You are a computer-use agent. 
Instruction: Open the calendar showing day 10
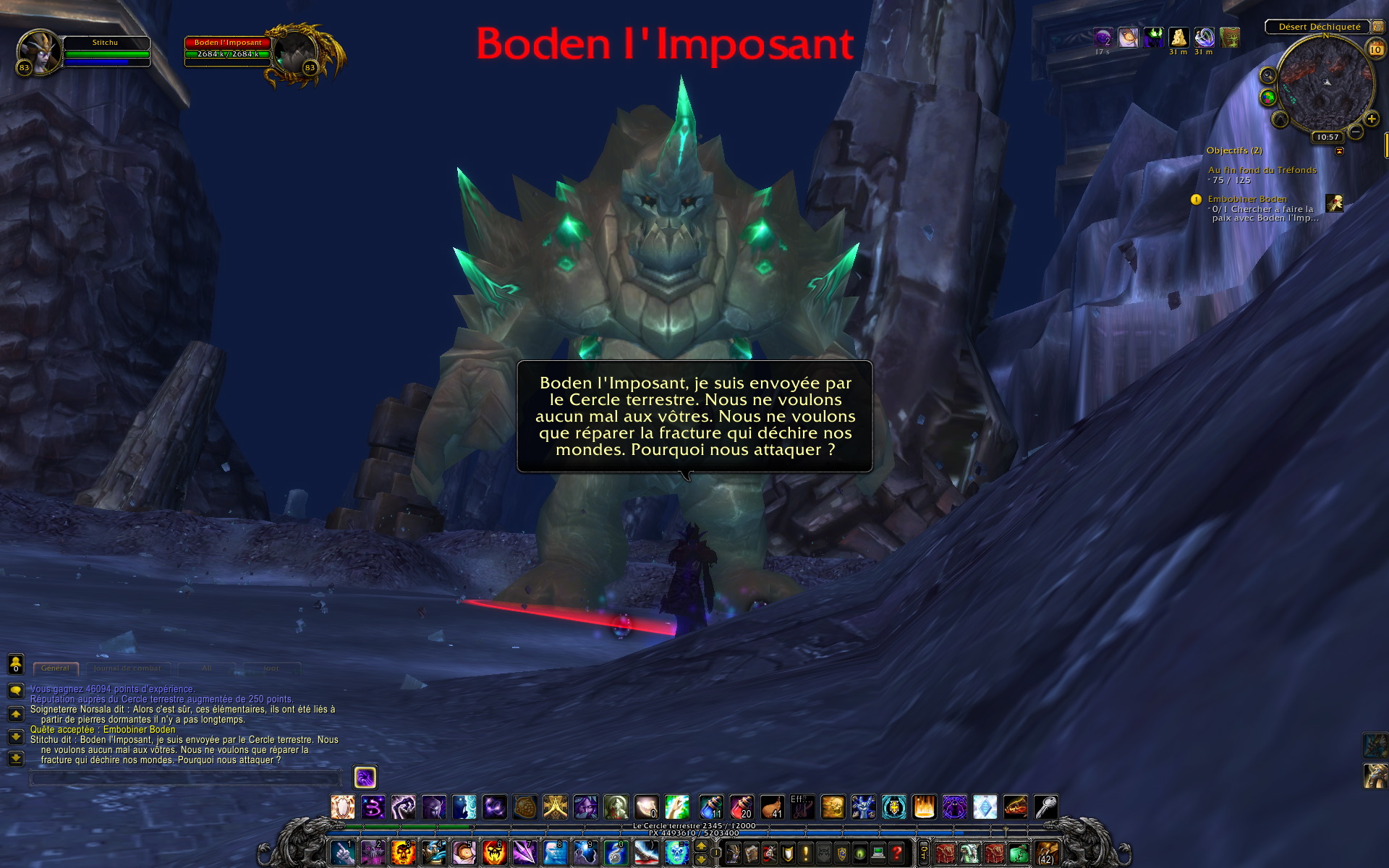click(x=1375, y=49)
